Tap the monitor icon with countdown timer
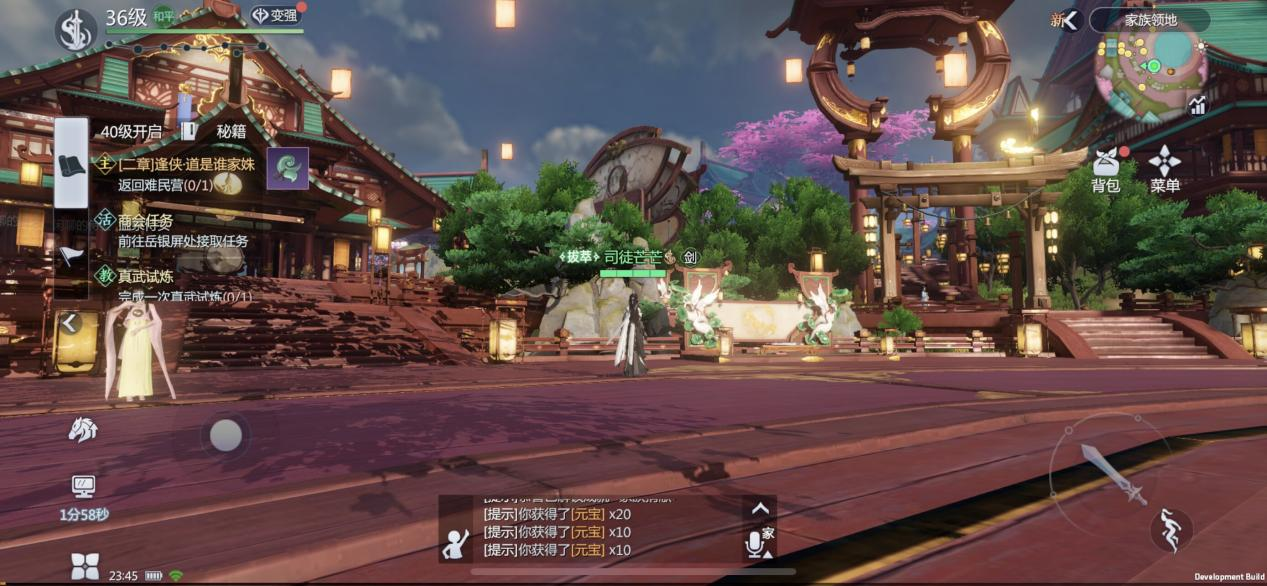This screenshot has width=1267, height=586. [x=84, y=488]
